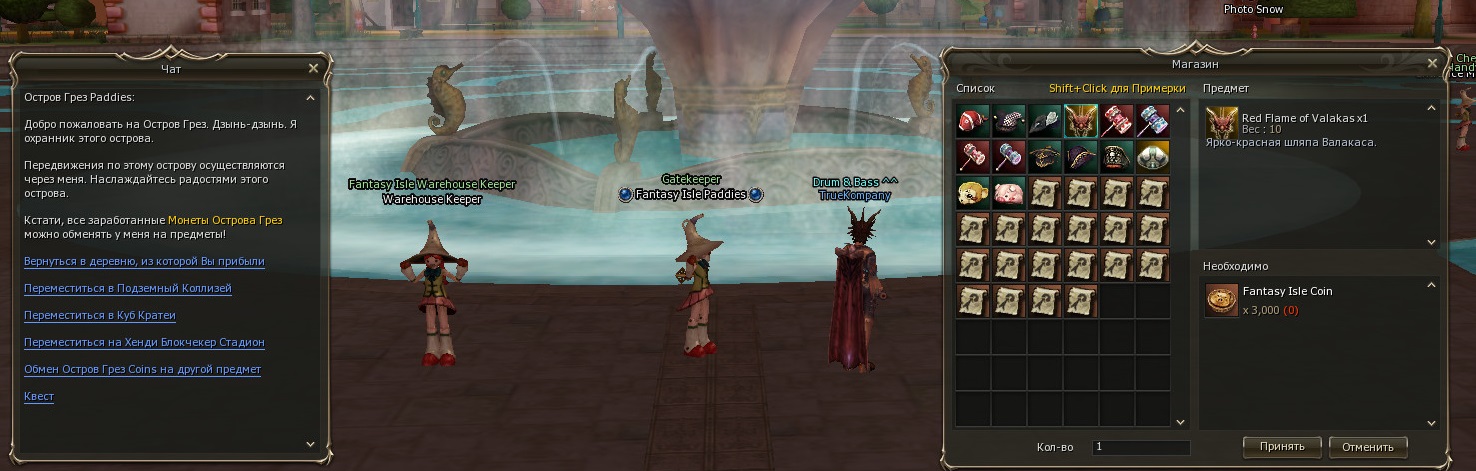The image size is (1476, 471).
Task: Select the monkey face mask item
Action: [973, 193]
